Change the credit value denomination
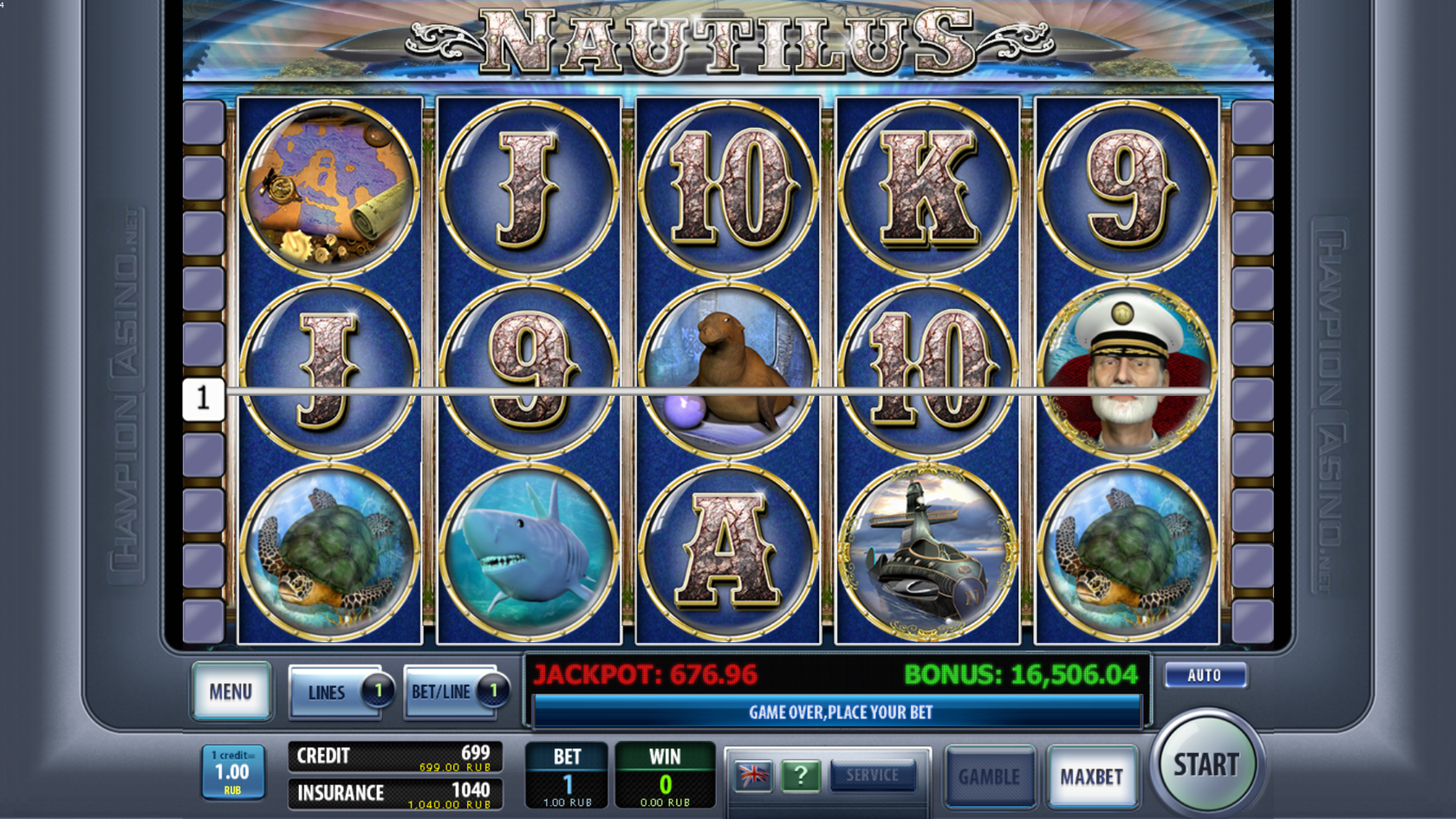 point(232,771)
